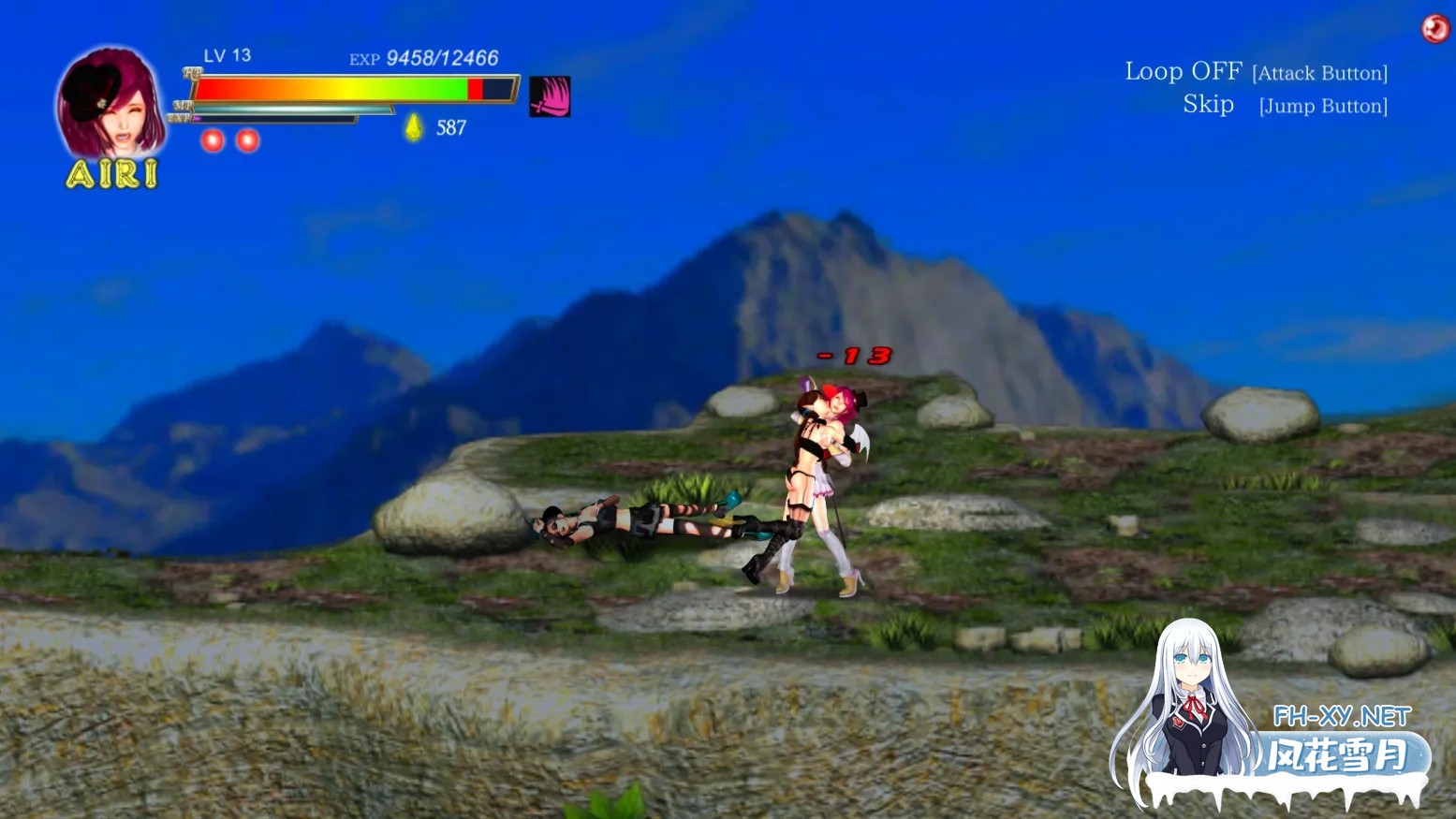
Task: Open the FH-XY.NET watermark link
Action: (x=1341, y=717)
